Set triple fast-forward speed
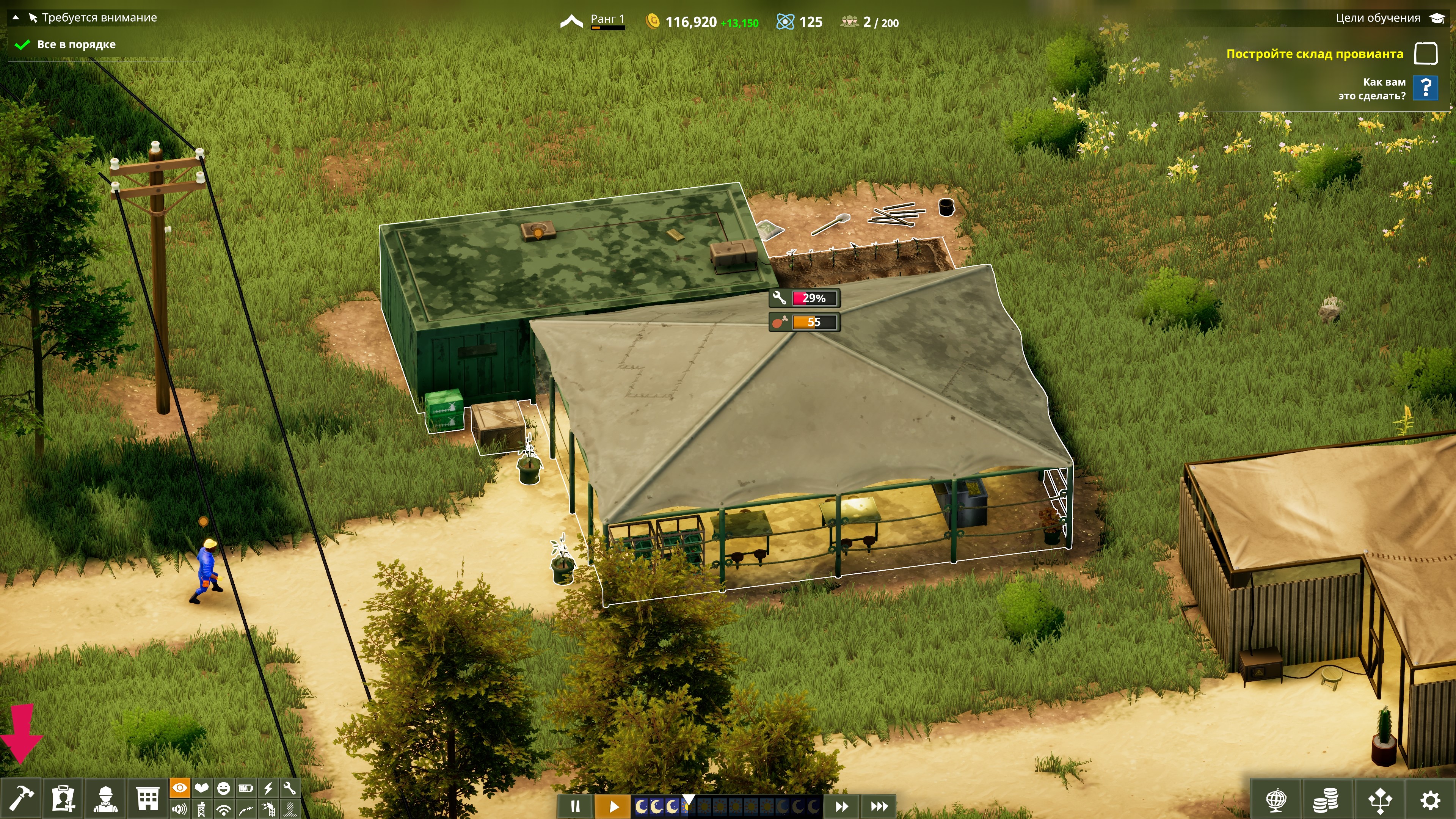 (879, 806)
